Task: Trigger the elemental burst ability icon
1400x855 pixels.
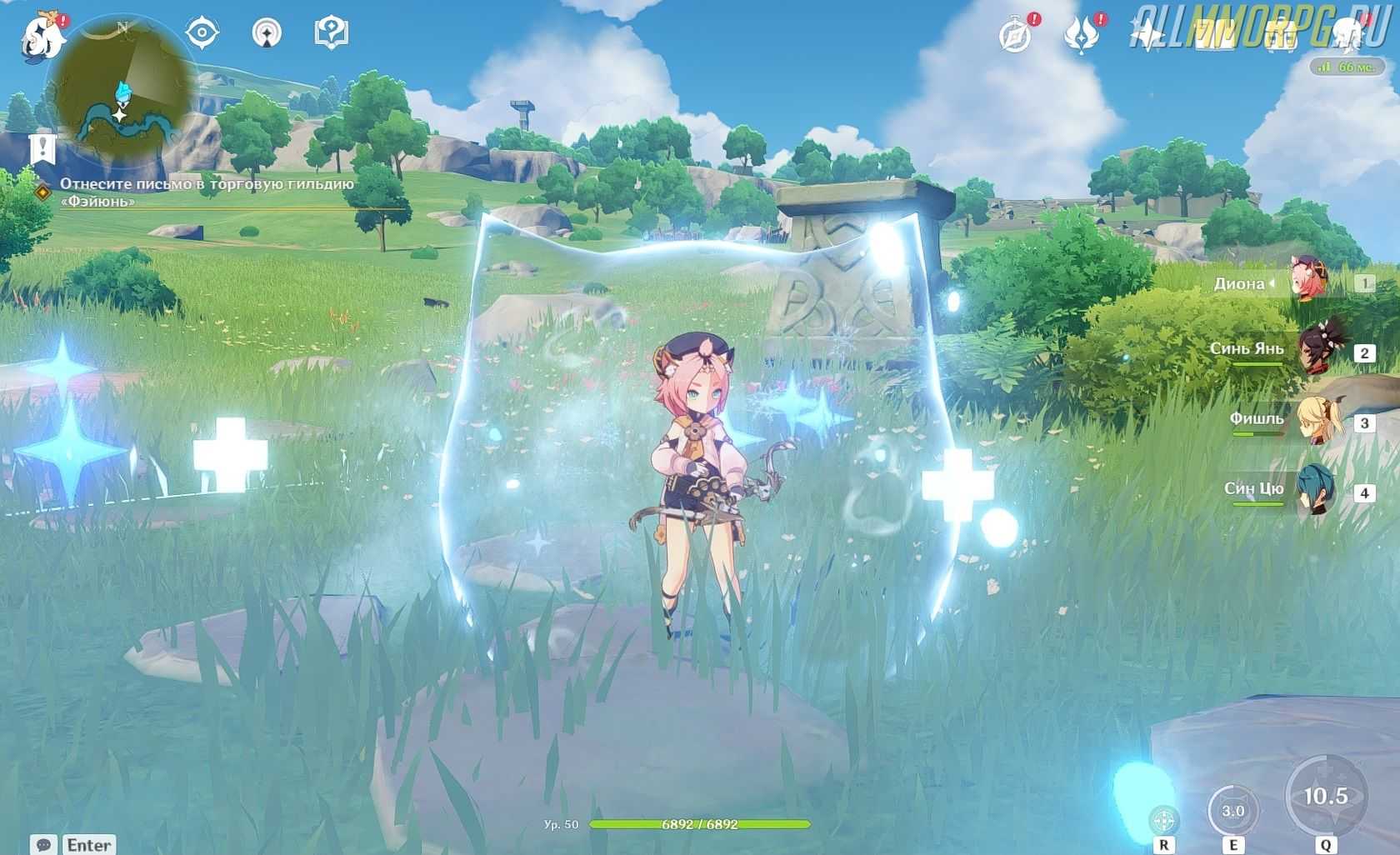Action: [x=1325, y=796]
